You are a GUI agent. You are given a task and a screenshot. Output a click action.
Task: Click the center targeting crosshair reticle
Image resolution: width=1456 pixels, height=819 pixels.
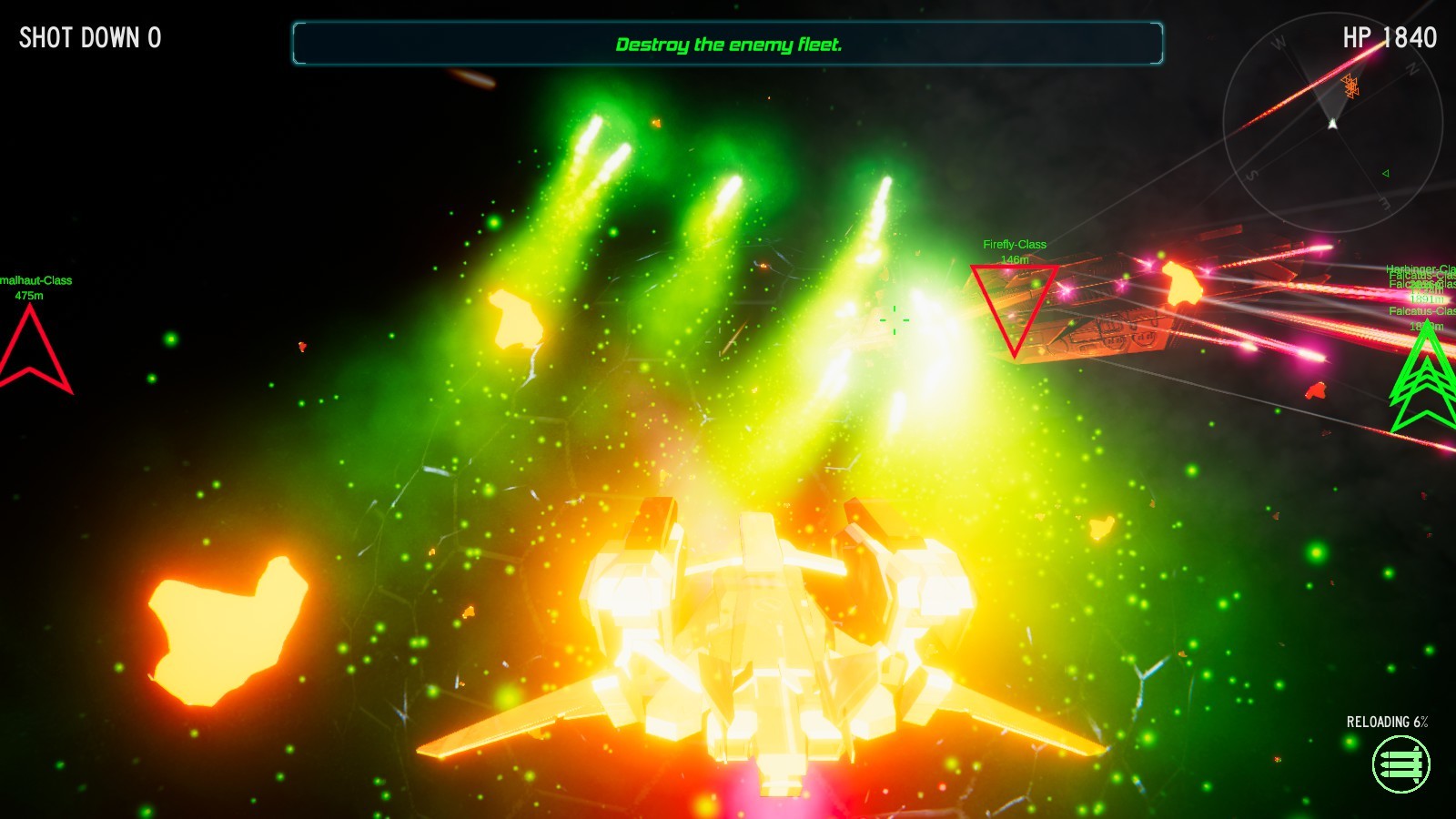pos(896,319)
